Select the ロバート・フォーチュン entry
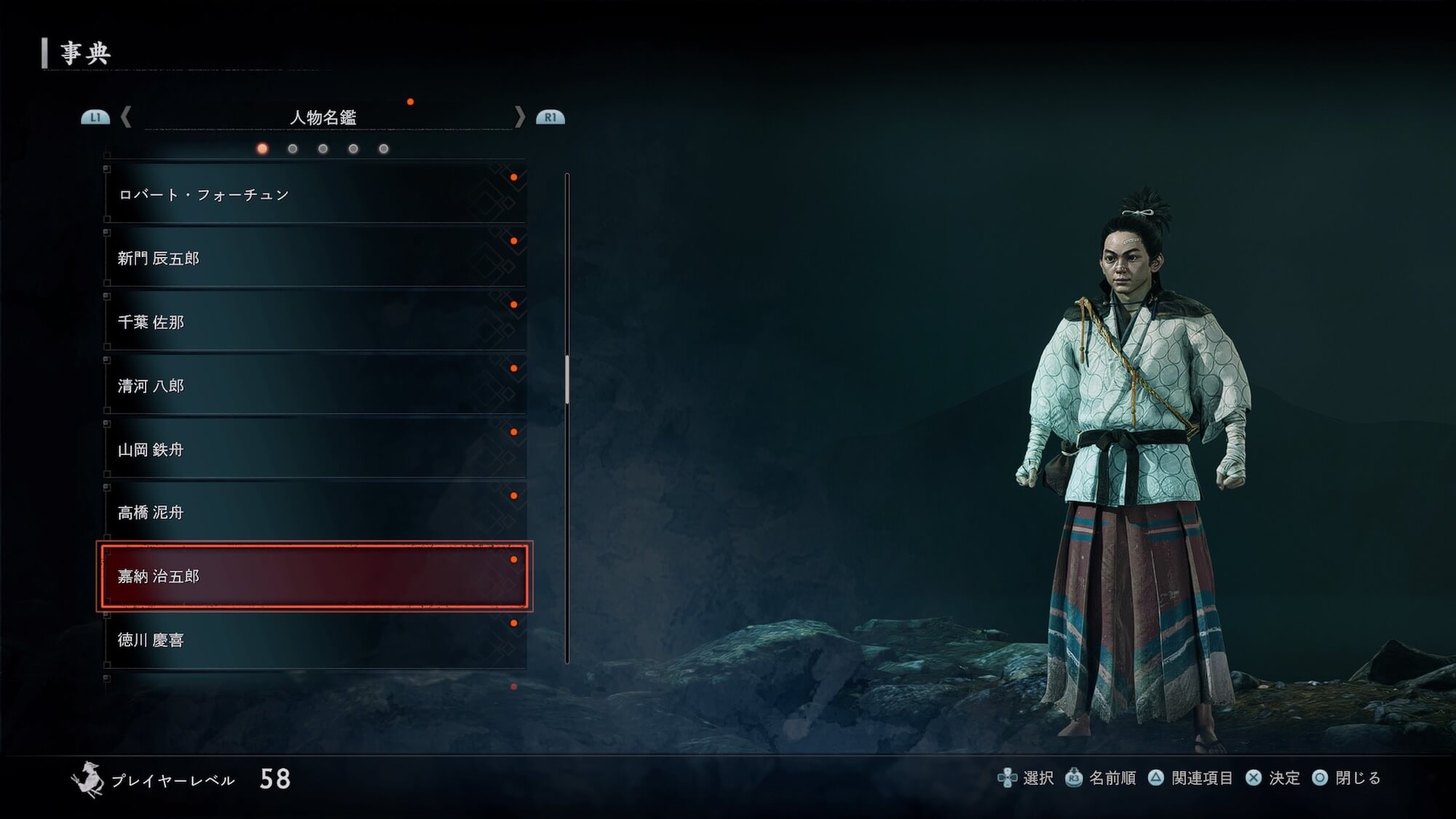The height and width of the screenshot is (819, 1456). click(314, 194)
